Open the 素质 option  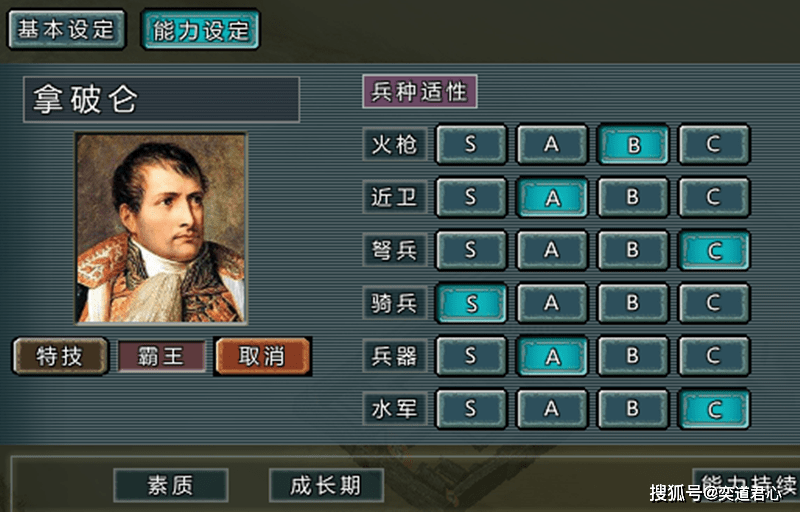coord(171,486)
